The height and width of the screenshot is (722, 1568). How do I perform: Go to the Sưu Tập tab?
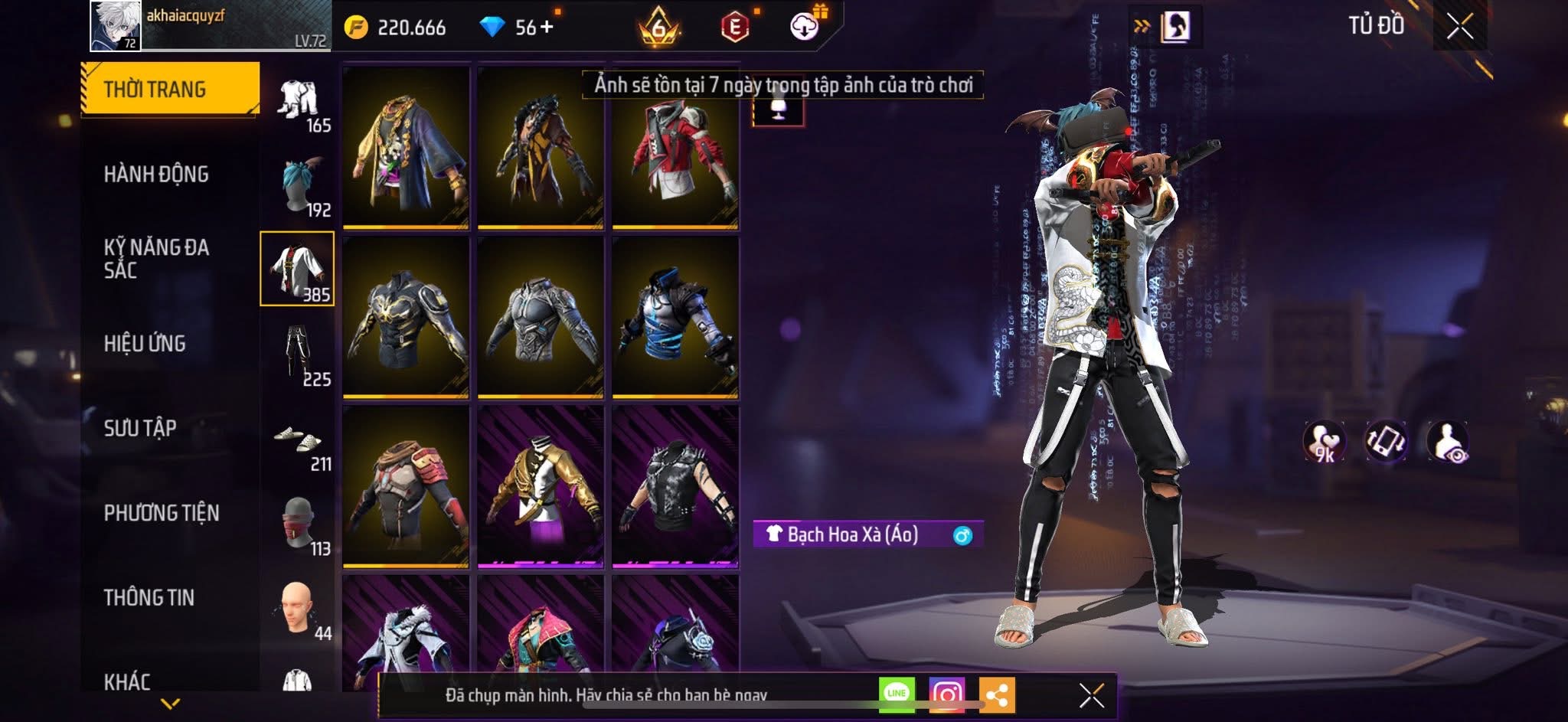pyautogui.click(x=140, y=428)
